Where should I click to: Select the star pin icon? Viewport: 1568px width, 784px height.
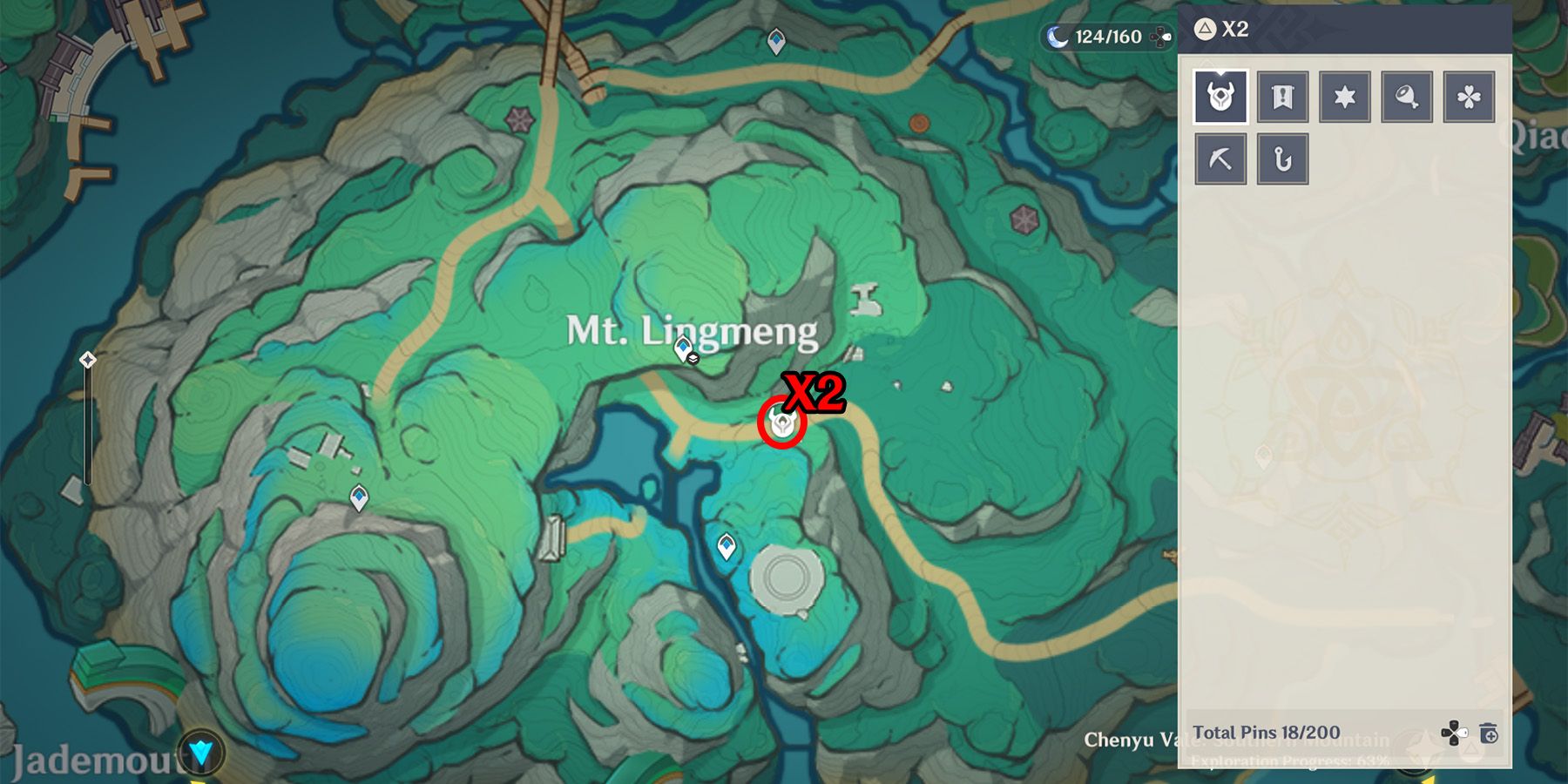coord(1346,97)
